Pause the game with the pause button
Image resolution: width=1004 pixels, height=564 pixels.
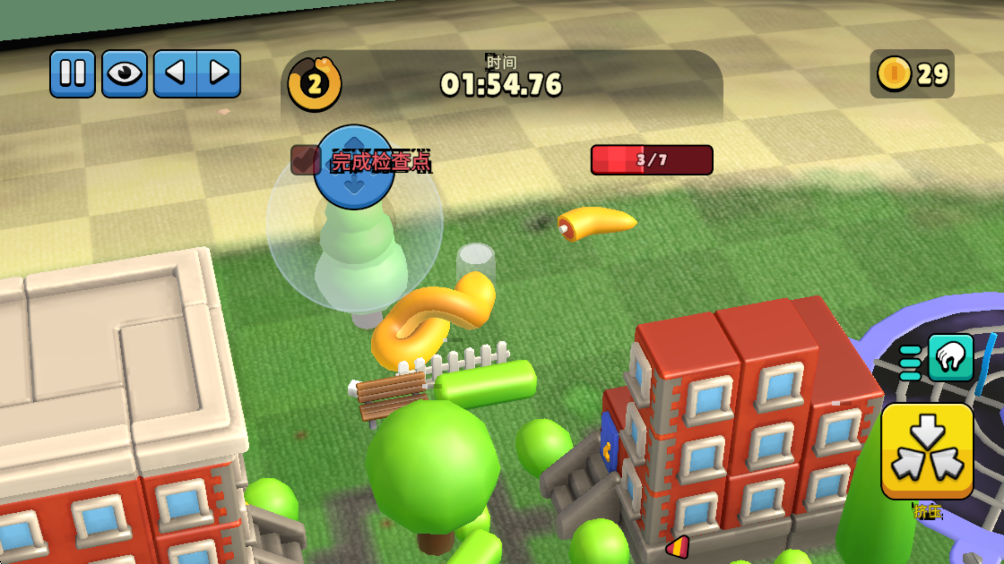coord(73,74)
